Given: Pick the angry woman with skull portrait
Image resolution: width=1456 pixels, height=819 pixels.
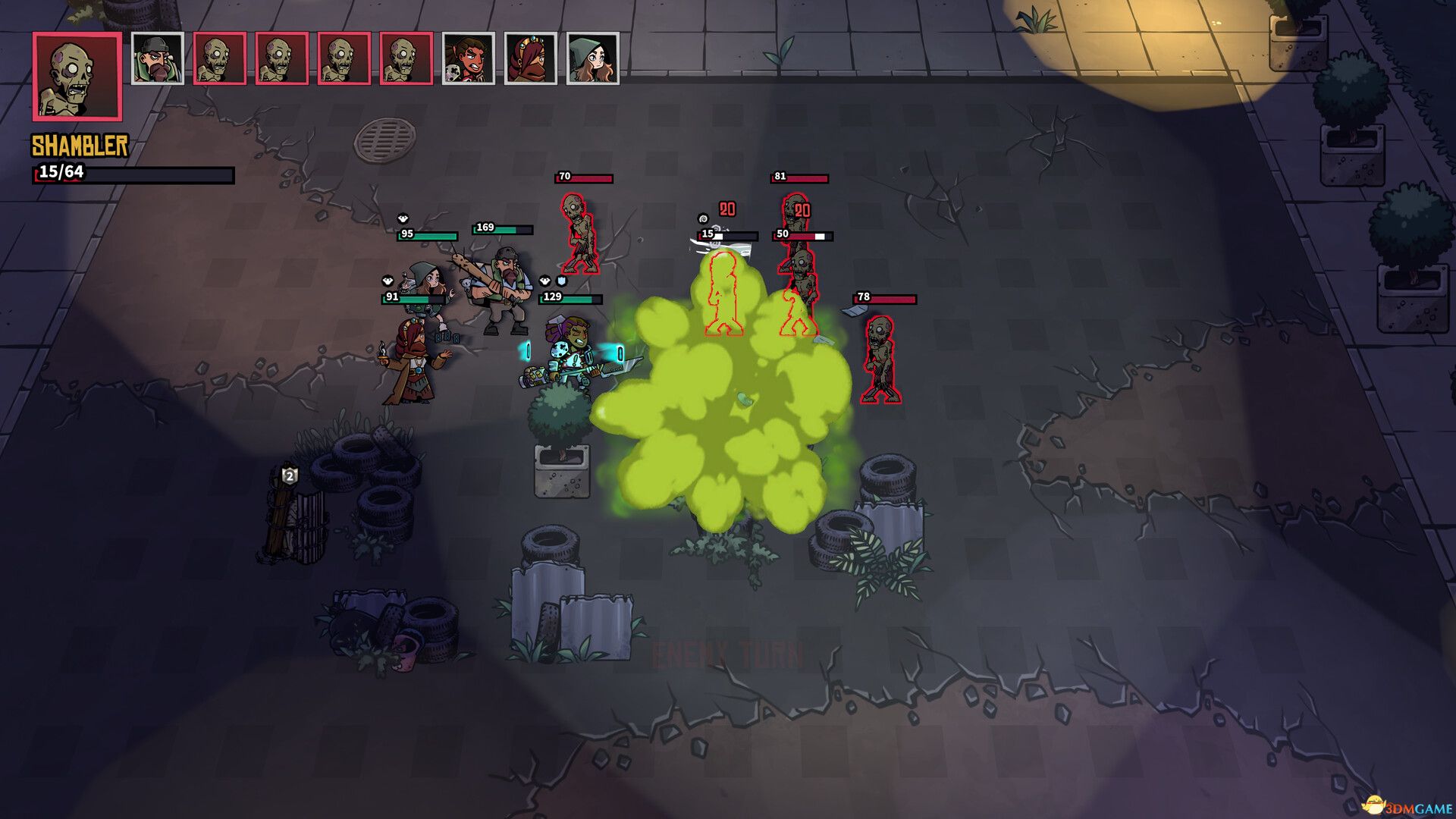Looking at the screenshot, I should [469, 58].
